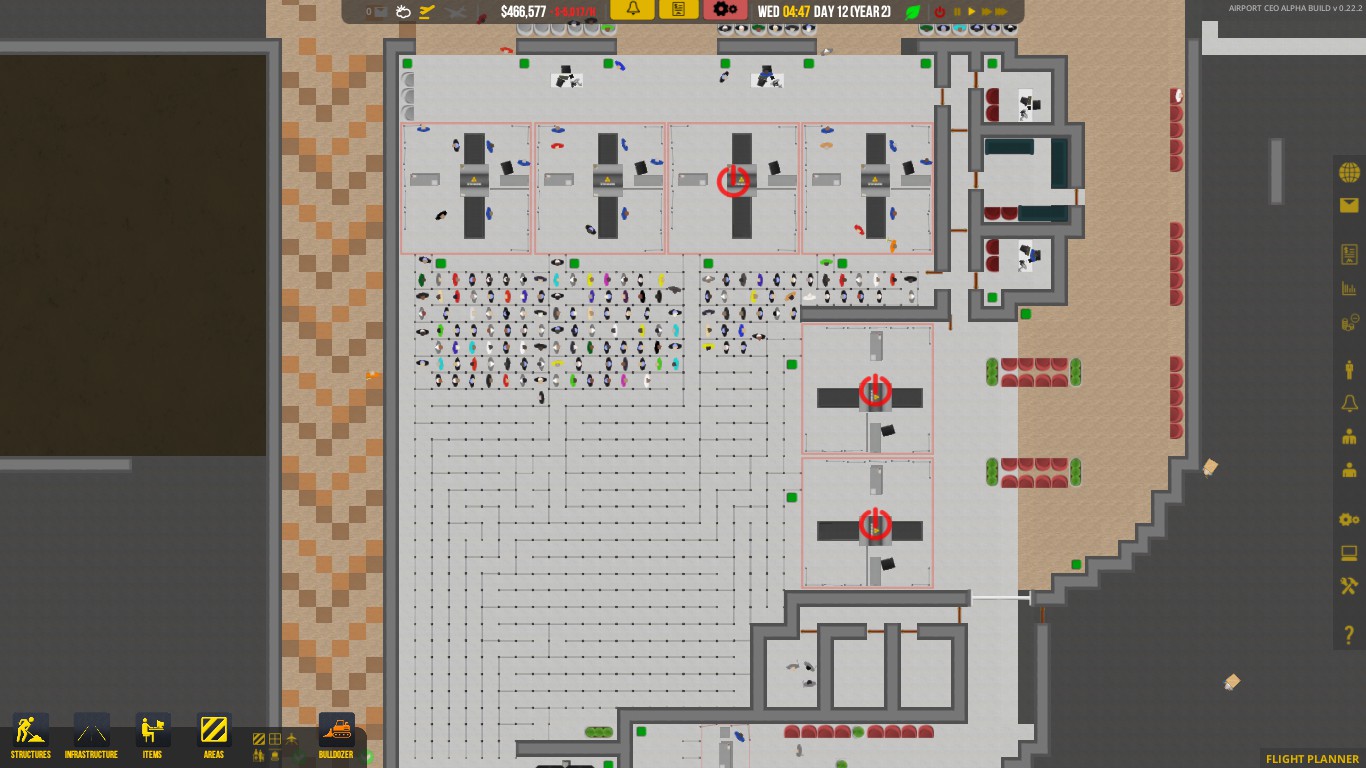Open the sidebar settings gear icon
Viewport: 1366px width, 768px height.
(1348, 520)
